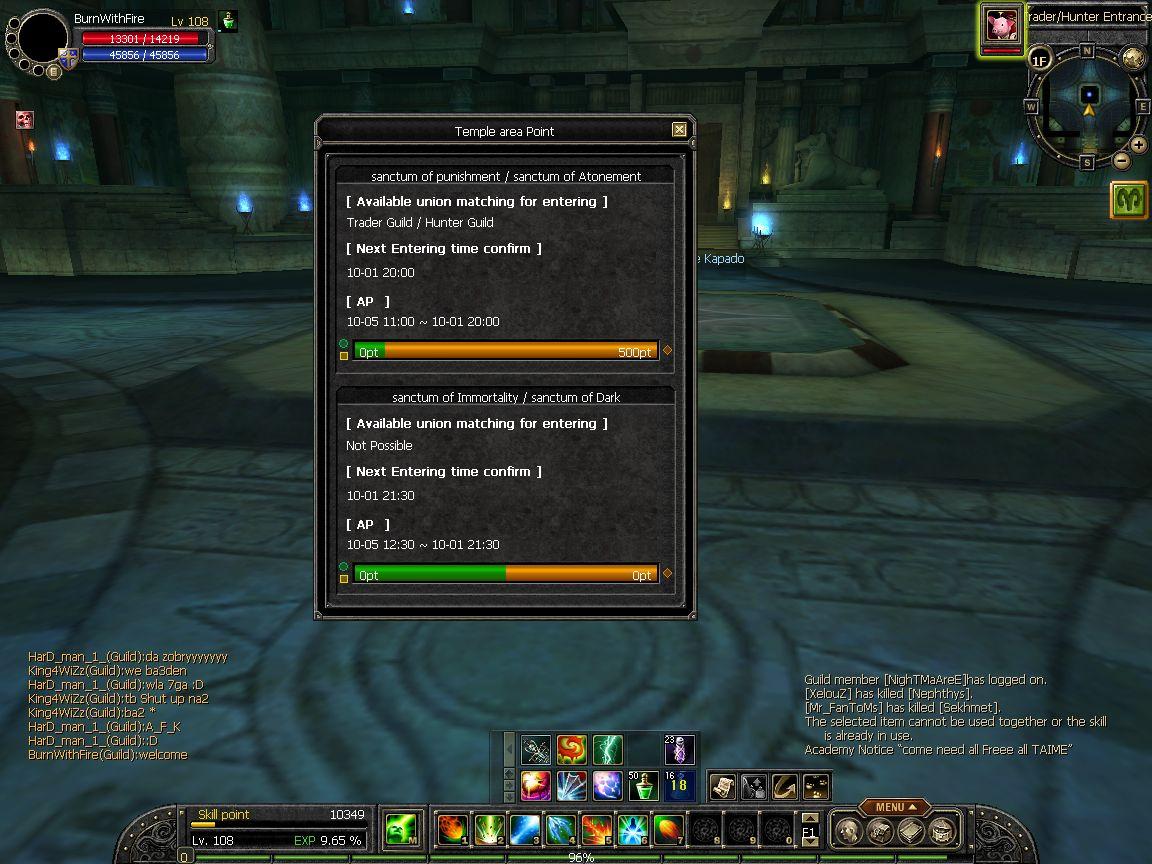The height and width of the screenshot is (864, 1152).
Task: Click the green potion buff icon beside level
Action: tap(228, 21)
